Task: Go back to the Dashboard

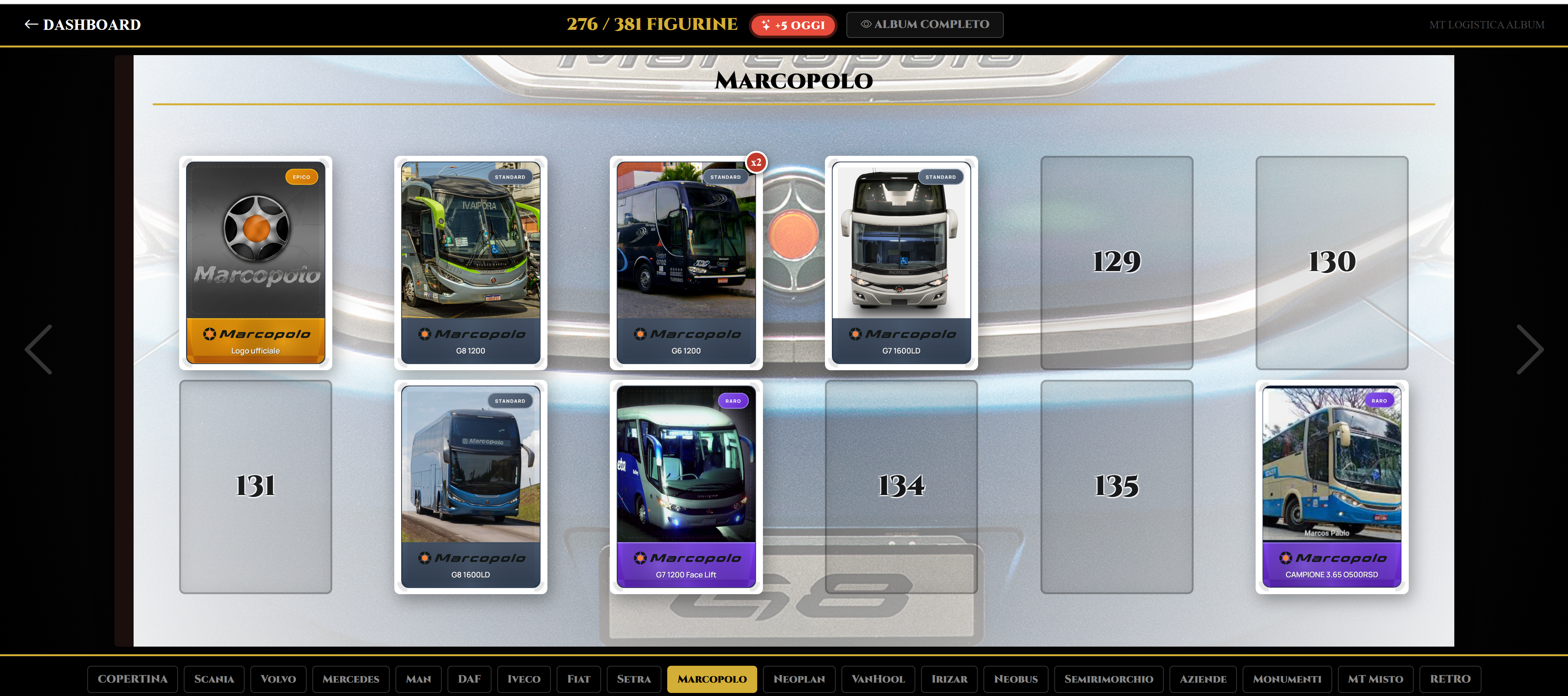Action: 83,25
